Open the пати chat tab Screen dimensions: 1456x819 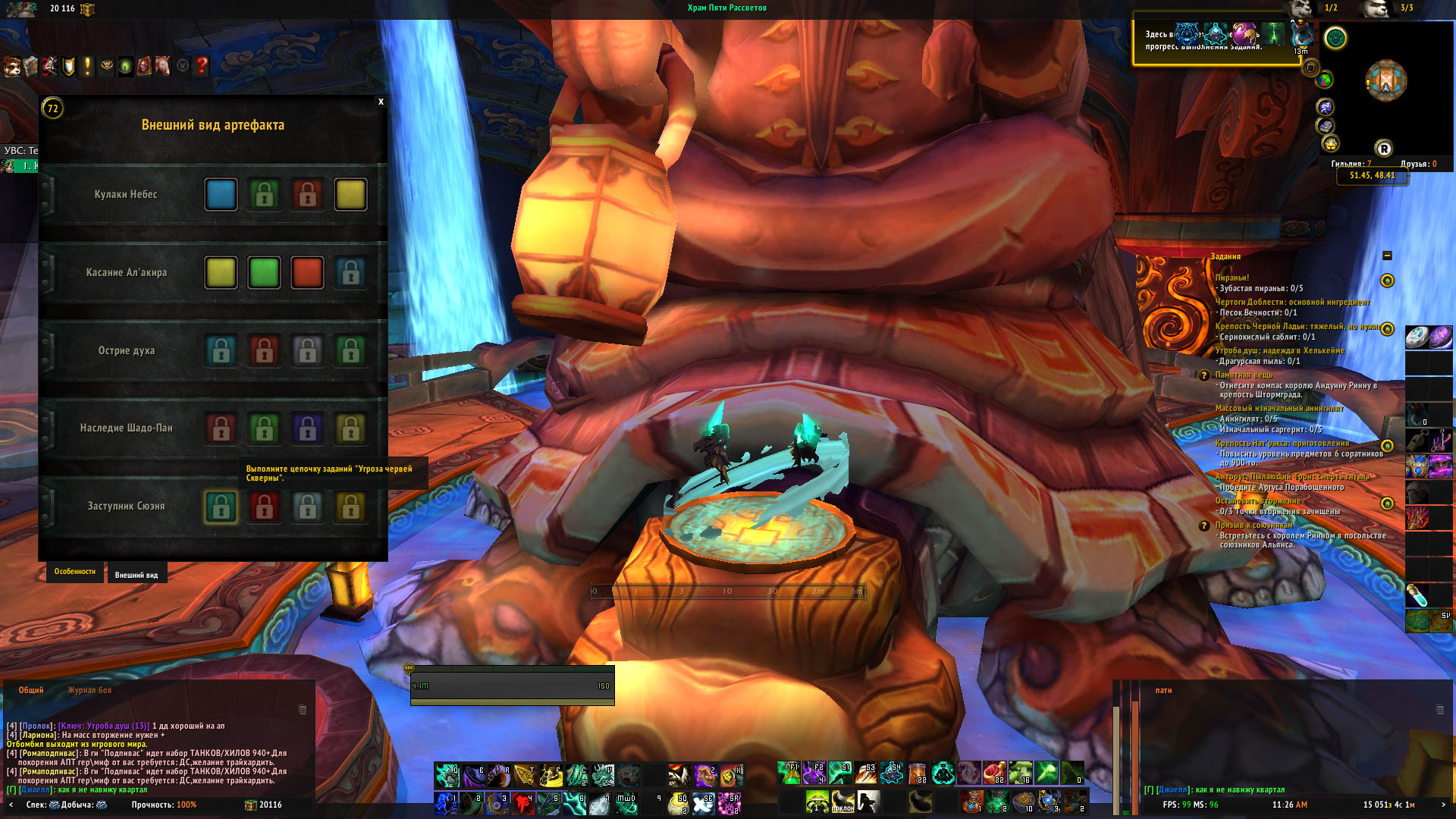(x=1163, y=690)
